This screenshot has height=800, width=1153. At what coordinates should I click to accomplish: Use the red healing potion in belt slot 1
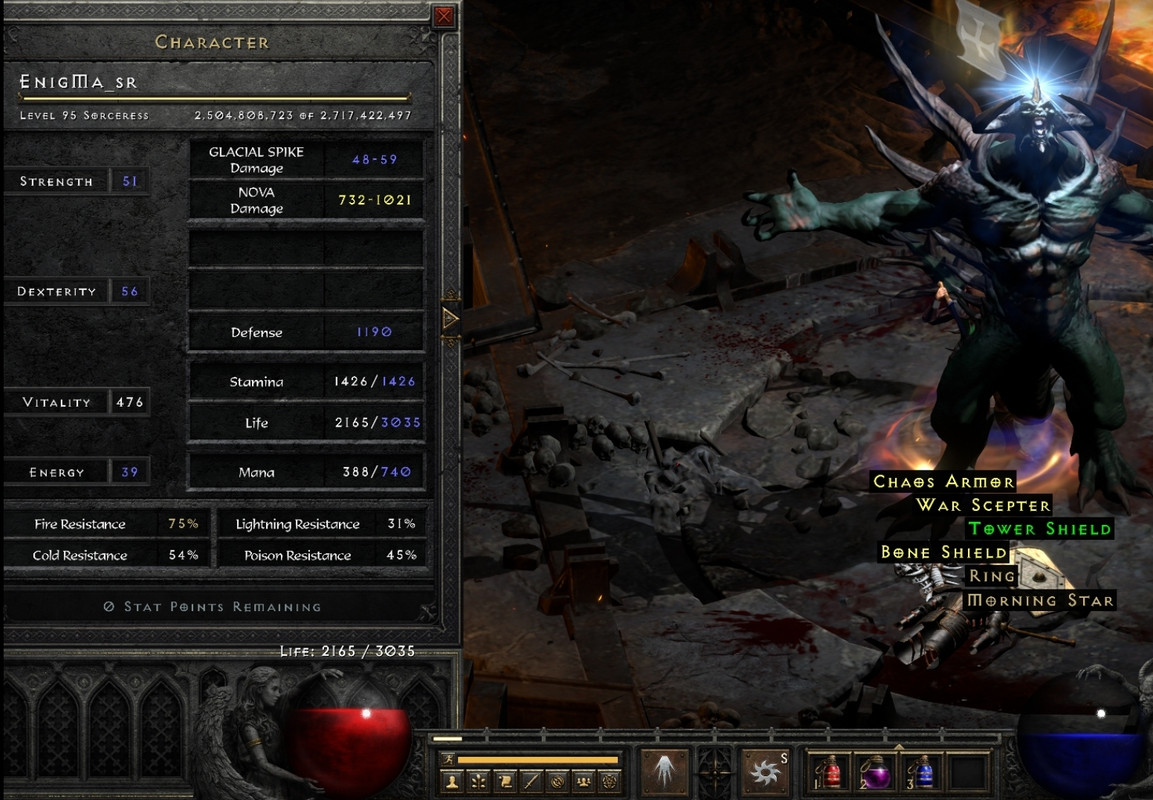click(x=832, y=771)
